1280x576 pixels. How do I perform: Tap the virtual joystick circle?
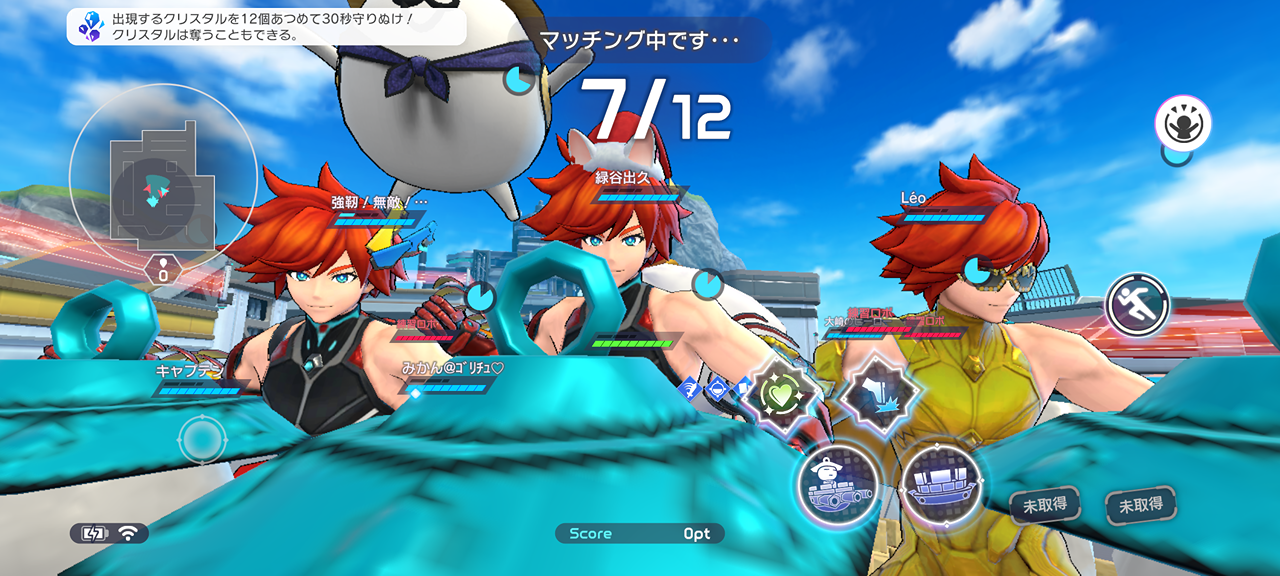pos(202,440)
